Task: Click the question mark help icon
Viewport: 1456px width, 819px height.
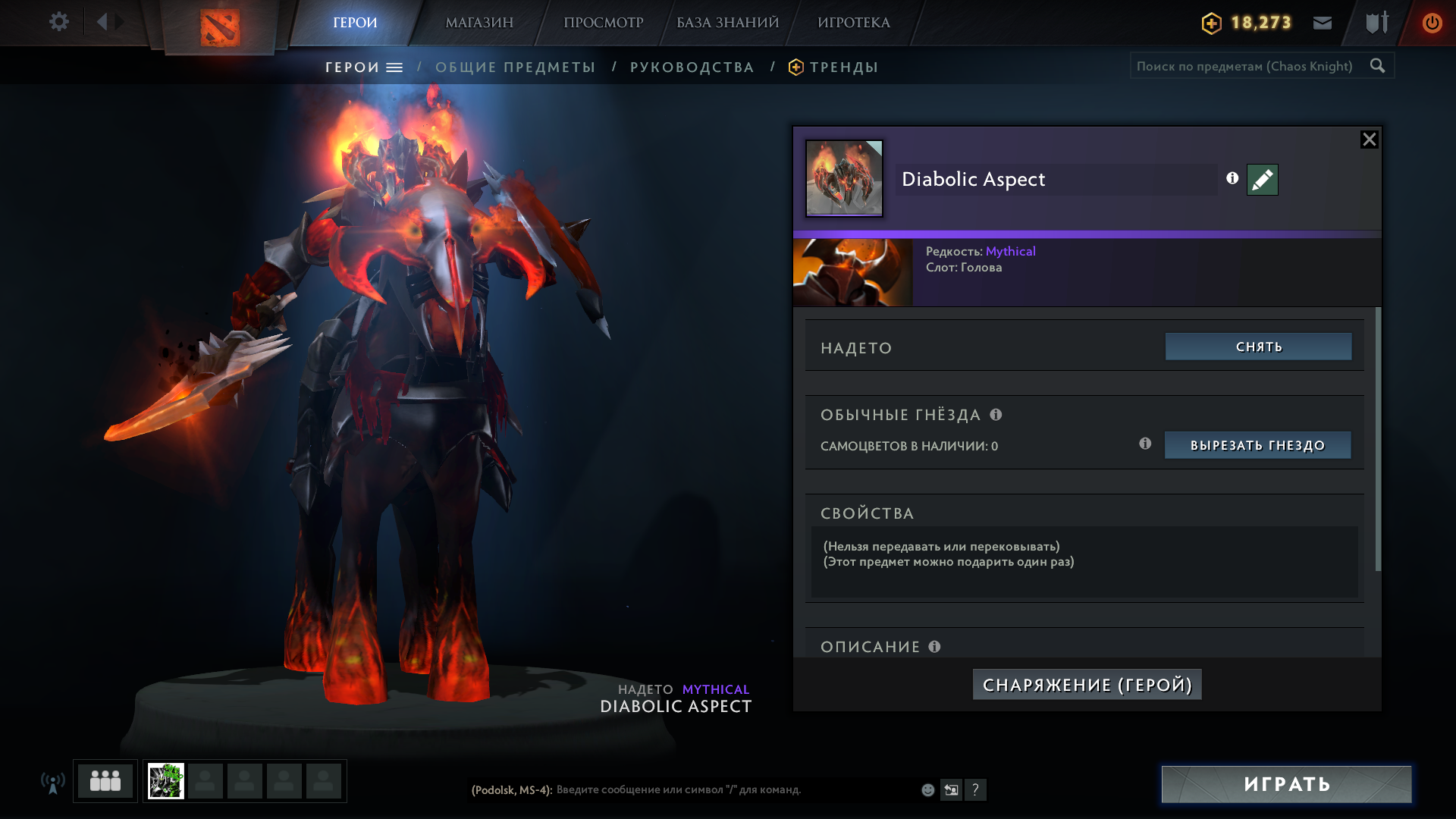Action: [x=976, y=790]
